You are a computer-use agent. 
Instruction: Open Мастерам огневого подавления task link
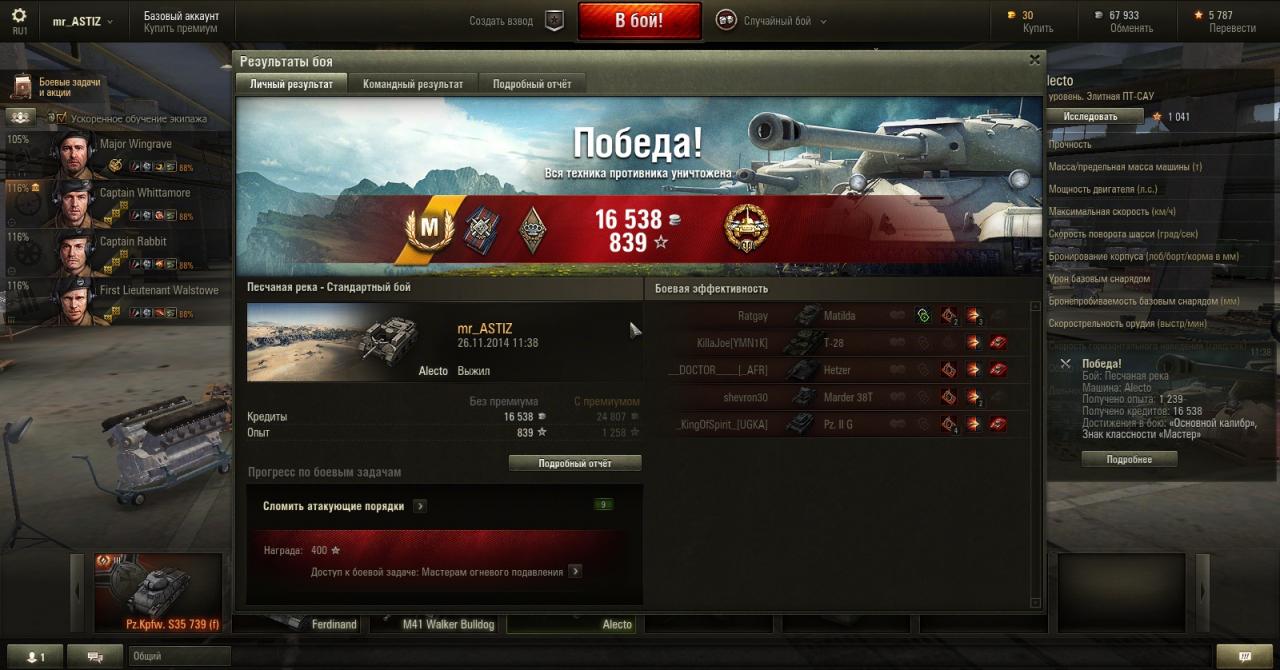(575, 572)
